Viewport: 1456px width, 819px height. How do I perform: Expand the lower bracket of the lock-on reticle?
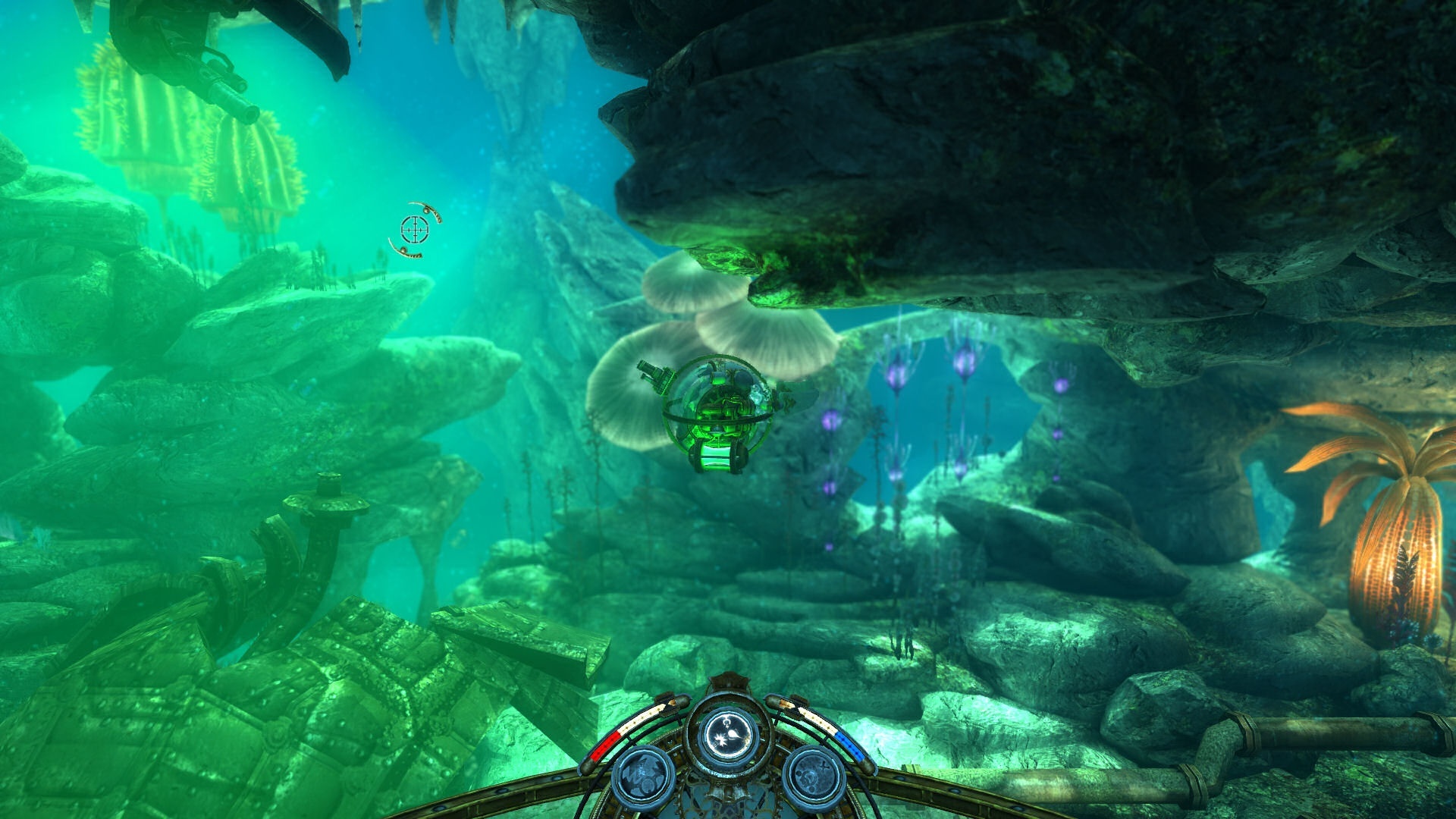pyautogui.click(x=406, y=253)
